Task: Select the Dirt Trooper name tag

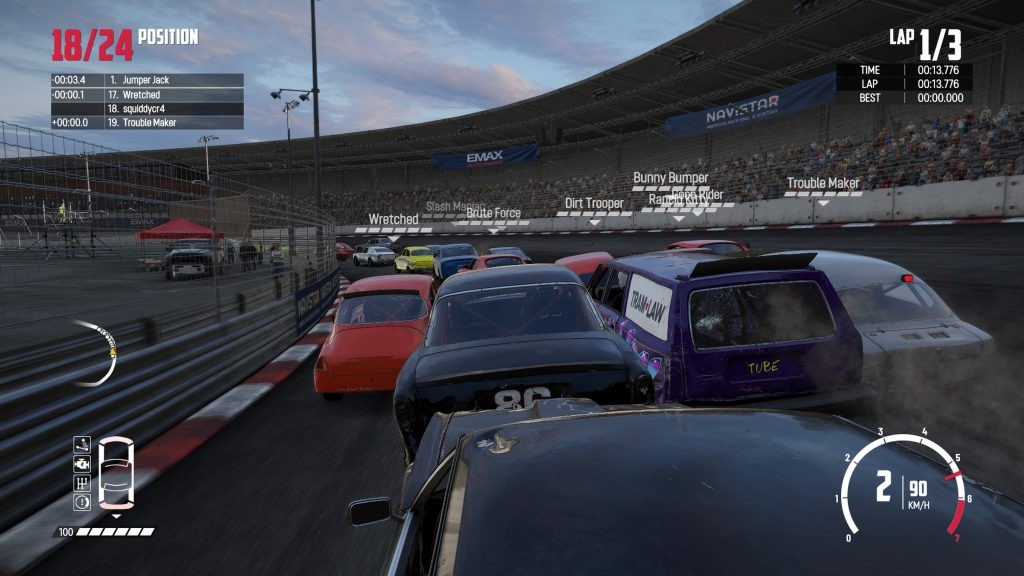Action: tap(594, 203)
